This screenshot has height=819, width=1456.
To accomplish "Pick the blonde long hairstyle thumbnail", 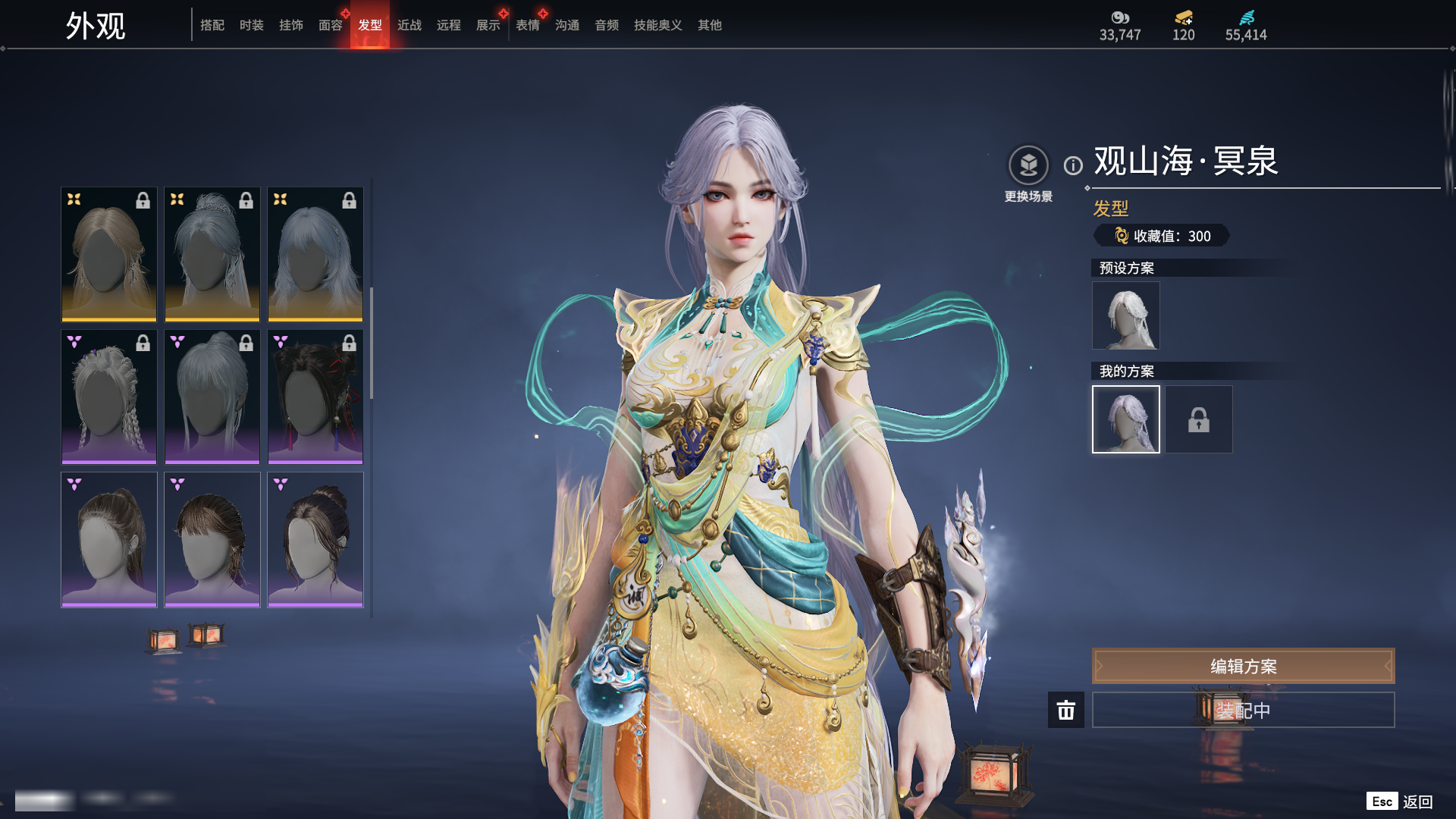I will tap(109, 254).
